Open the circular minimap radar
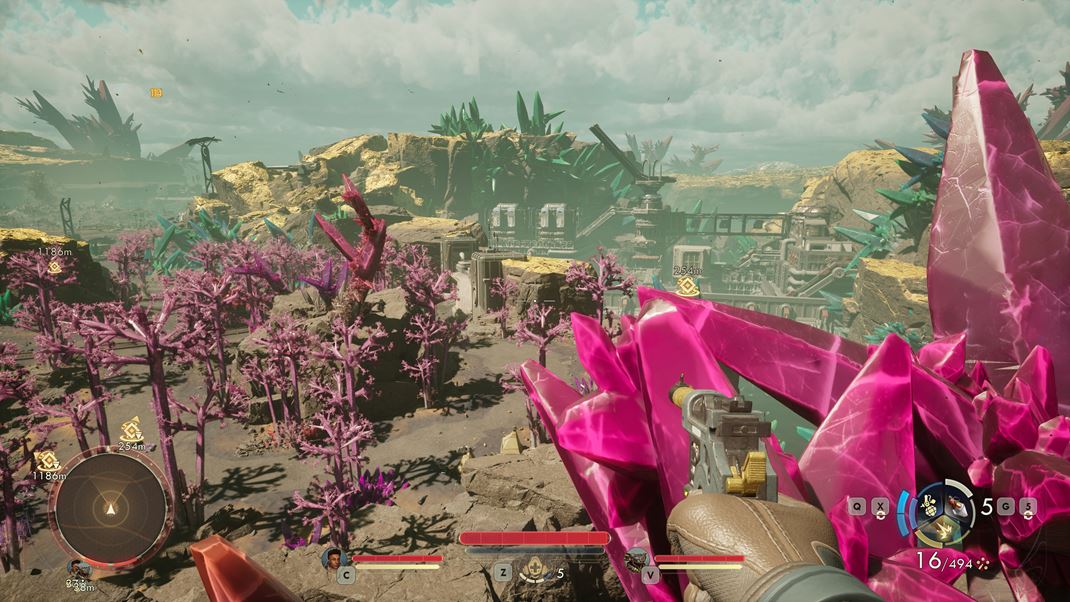 tap(110, 509)
